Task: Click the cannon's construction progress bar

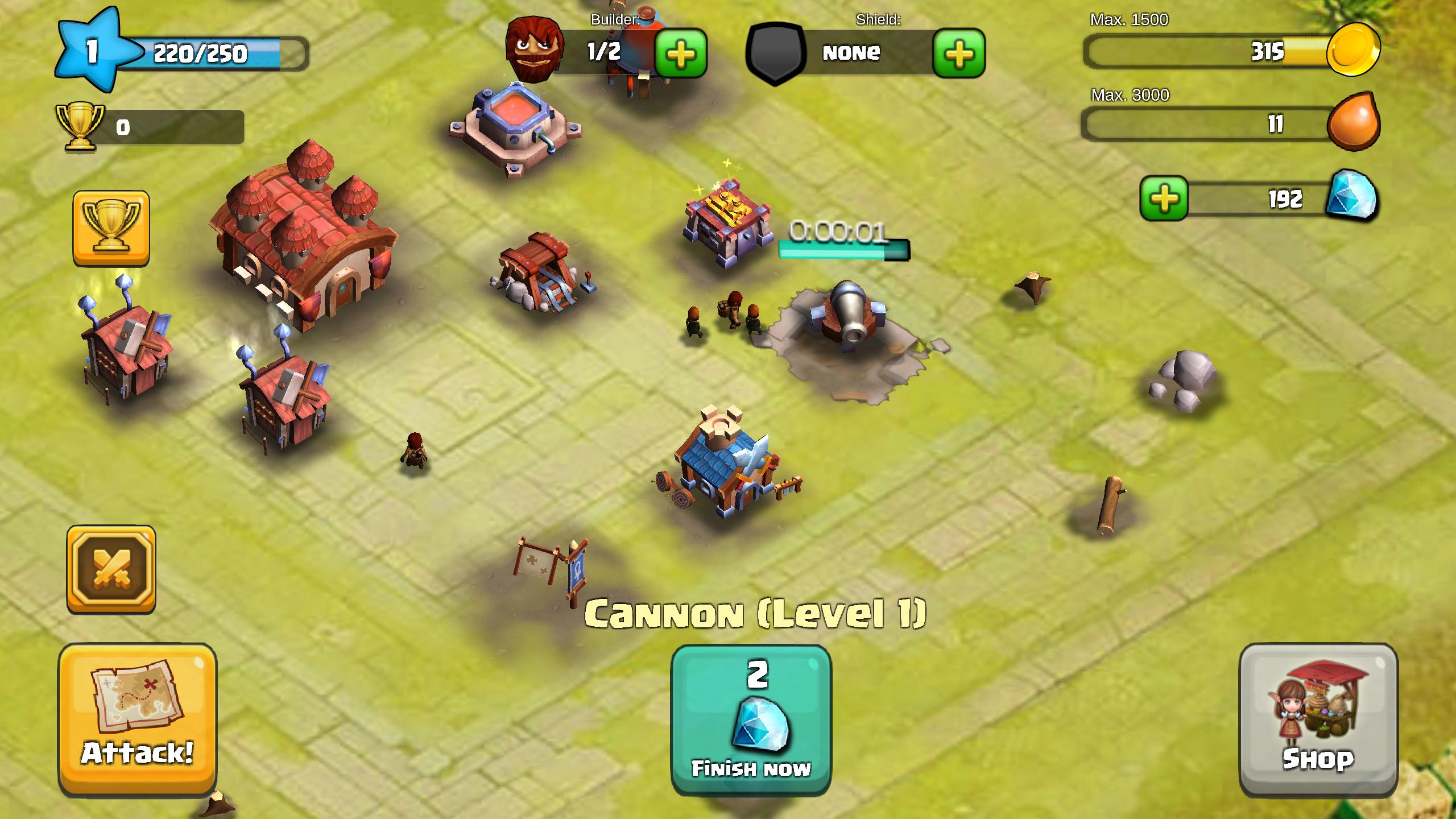Action: tap(845, 249)
